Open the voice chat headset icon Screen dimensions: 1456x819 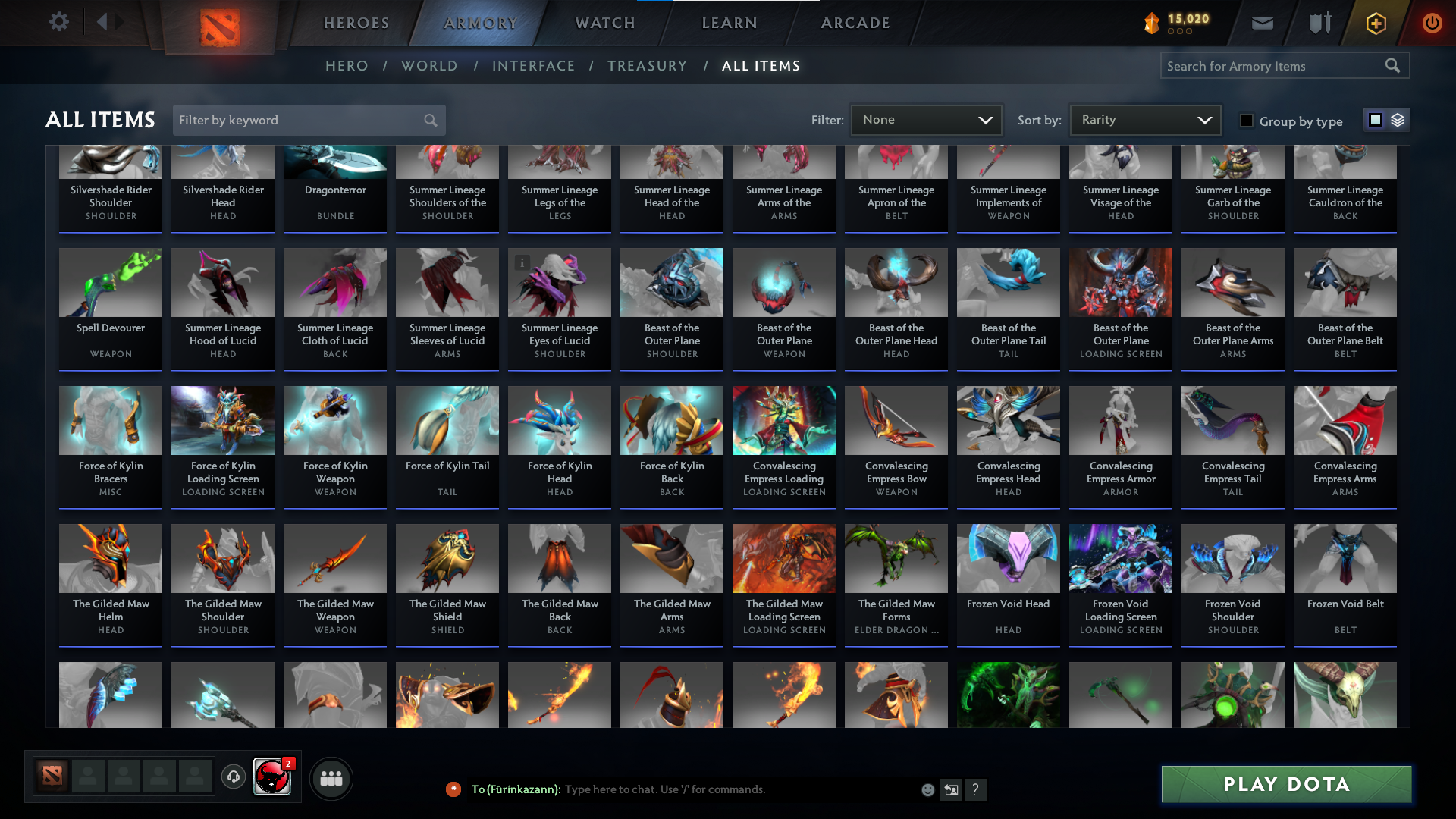click(233, 776)
